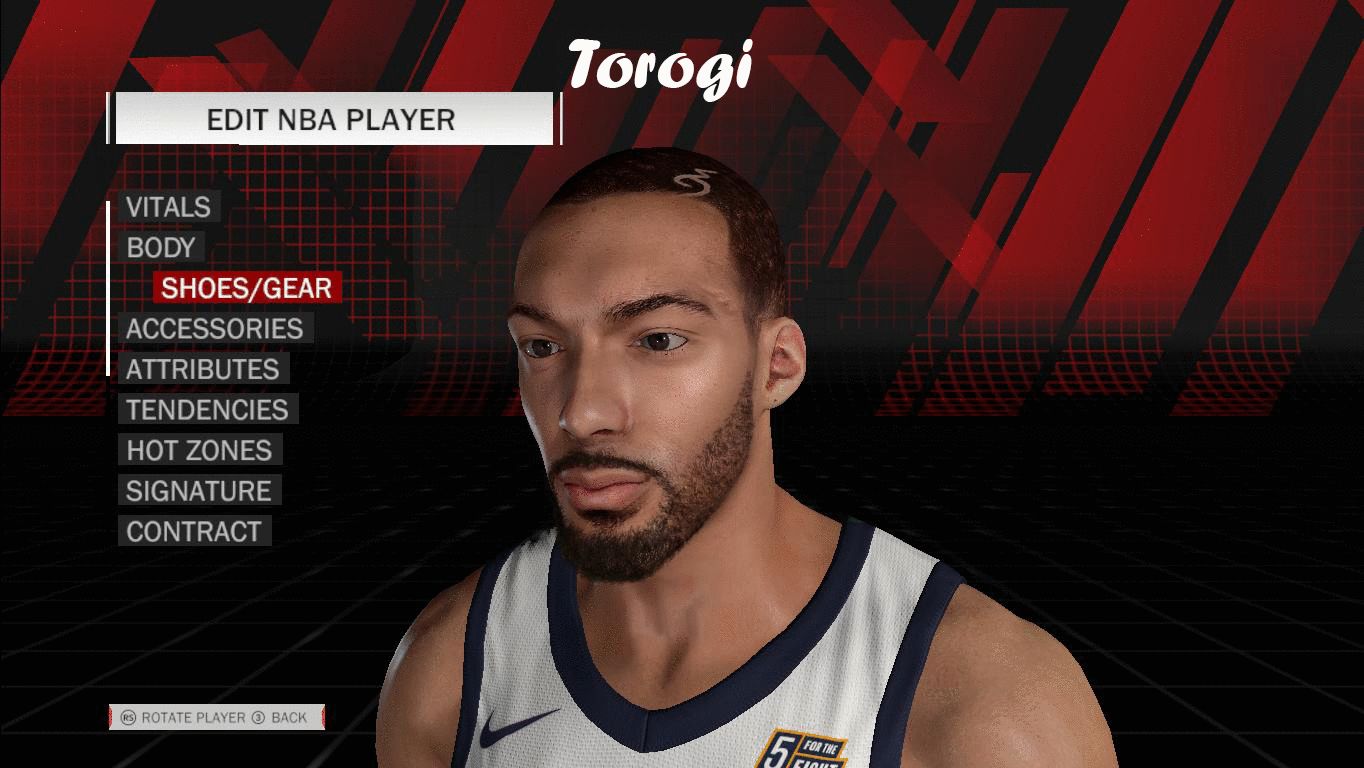Open the Hot Zones editor
The image size is (1364, 768).
click(x=199, y=450)
